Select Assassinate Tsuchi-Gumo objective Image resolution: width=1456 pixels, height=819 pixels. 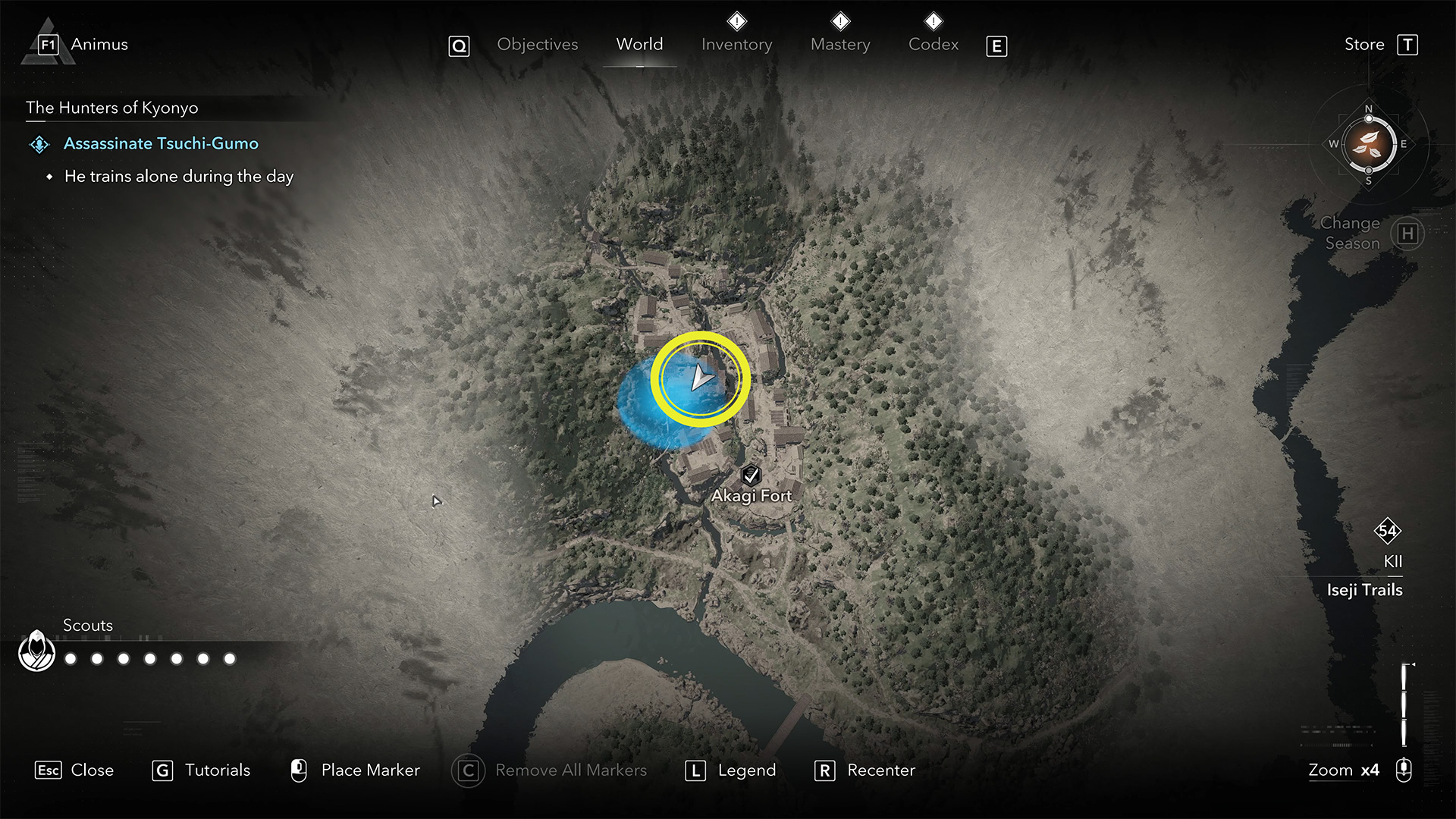coord(161,143)
